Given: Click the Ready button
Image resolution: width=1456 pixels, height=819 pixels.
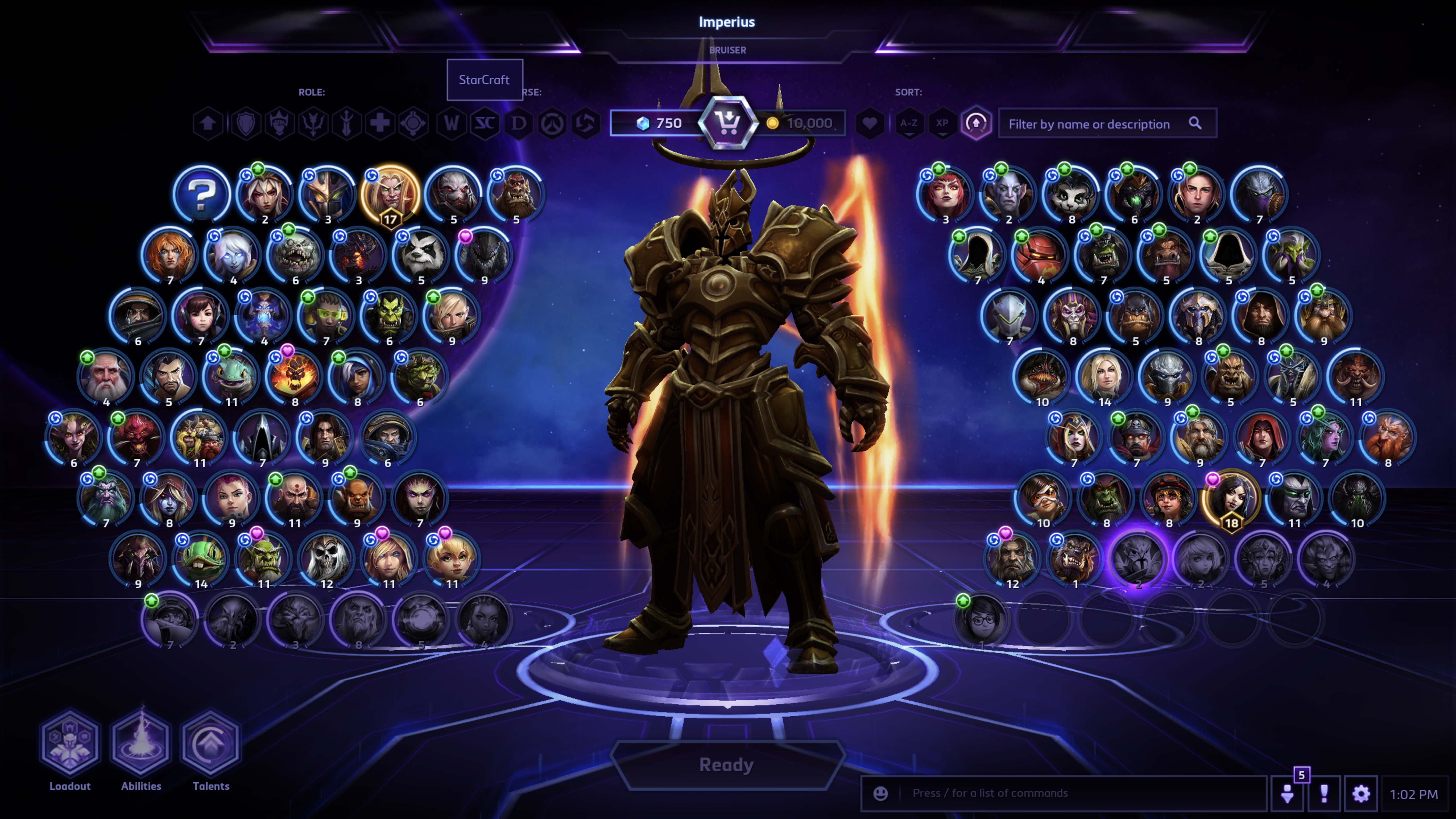Looking at the screenshot, I should click(x=727, y=765).
